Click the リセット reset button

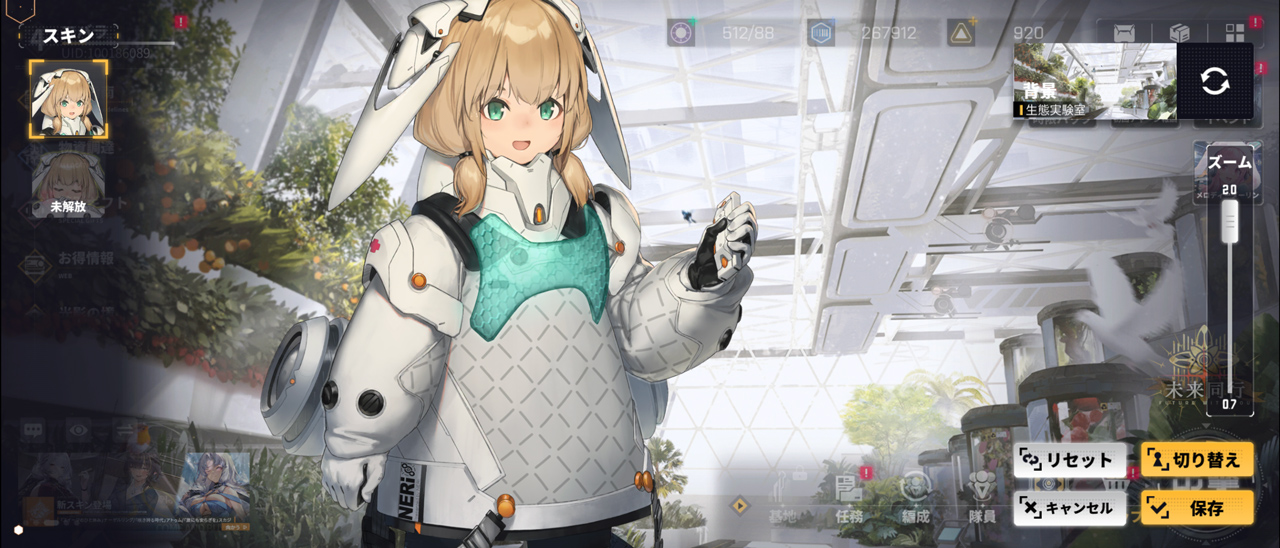coord(1069,460)
